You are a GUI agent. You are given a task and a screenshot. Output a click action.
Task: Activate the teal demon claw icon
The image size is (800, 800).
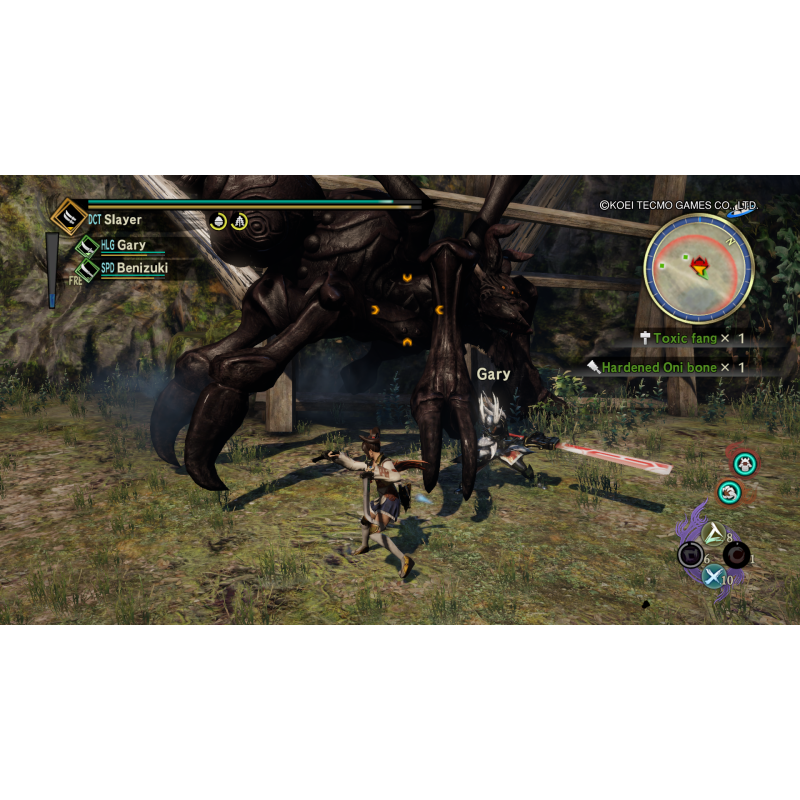[730, 492]
